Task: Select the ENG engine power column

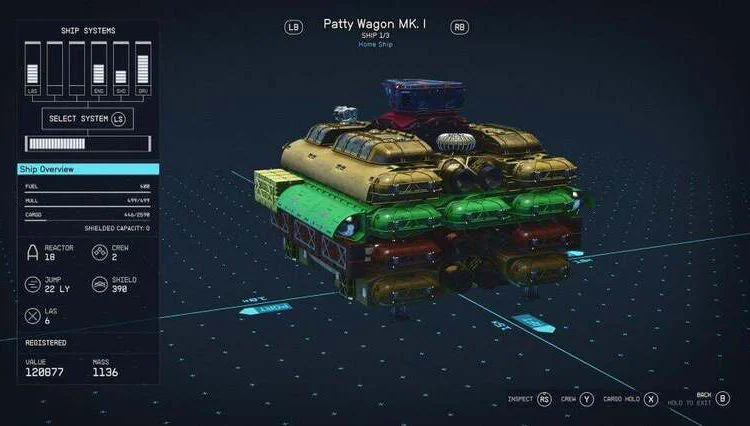Action: point(99,68)
